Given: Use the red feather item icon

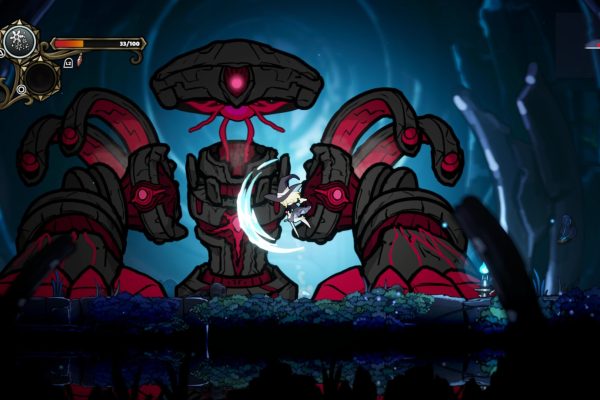Looking at the screenshot, I should pyautogui.click(x=78, y=61).
